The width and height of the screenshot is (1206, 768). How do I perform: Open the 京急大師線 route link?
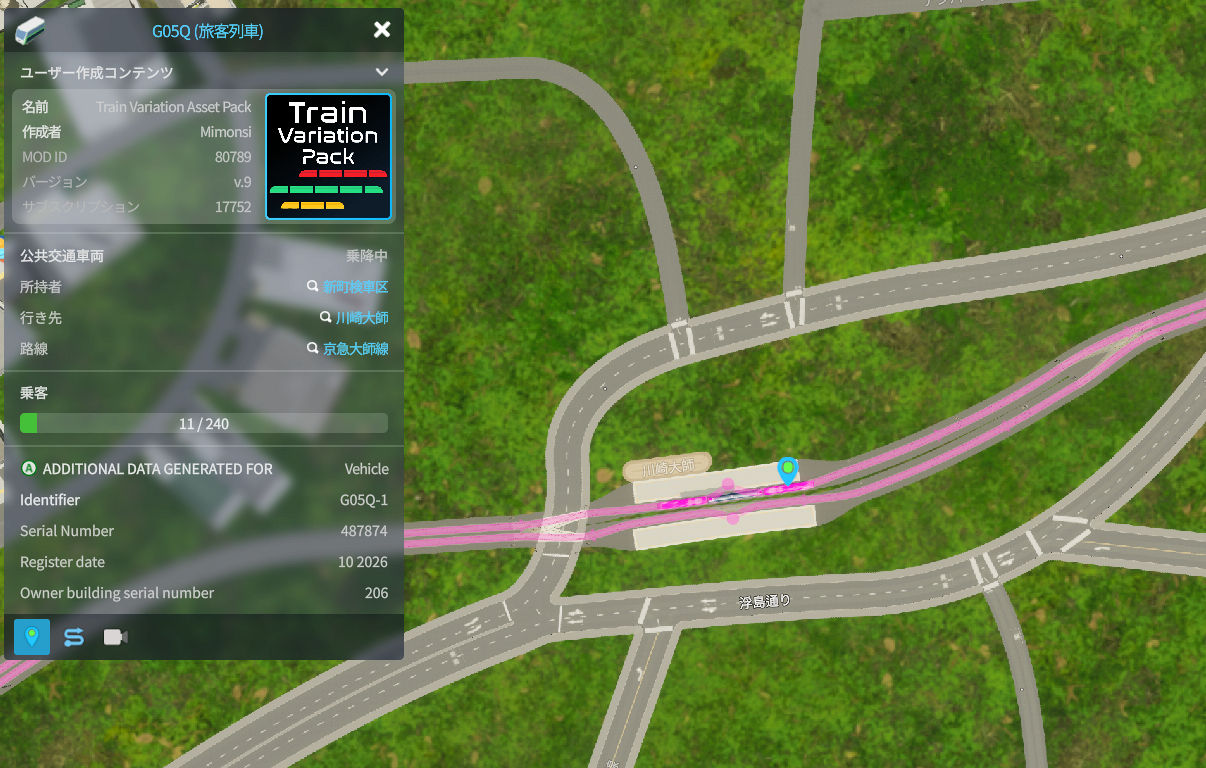coord(355,349)
